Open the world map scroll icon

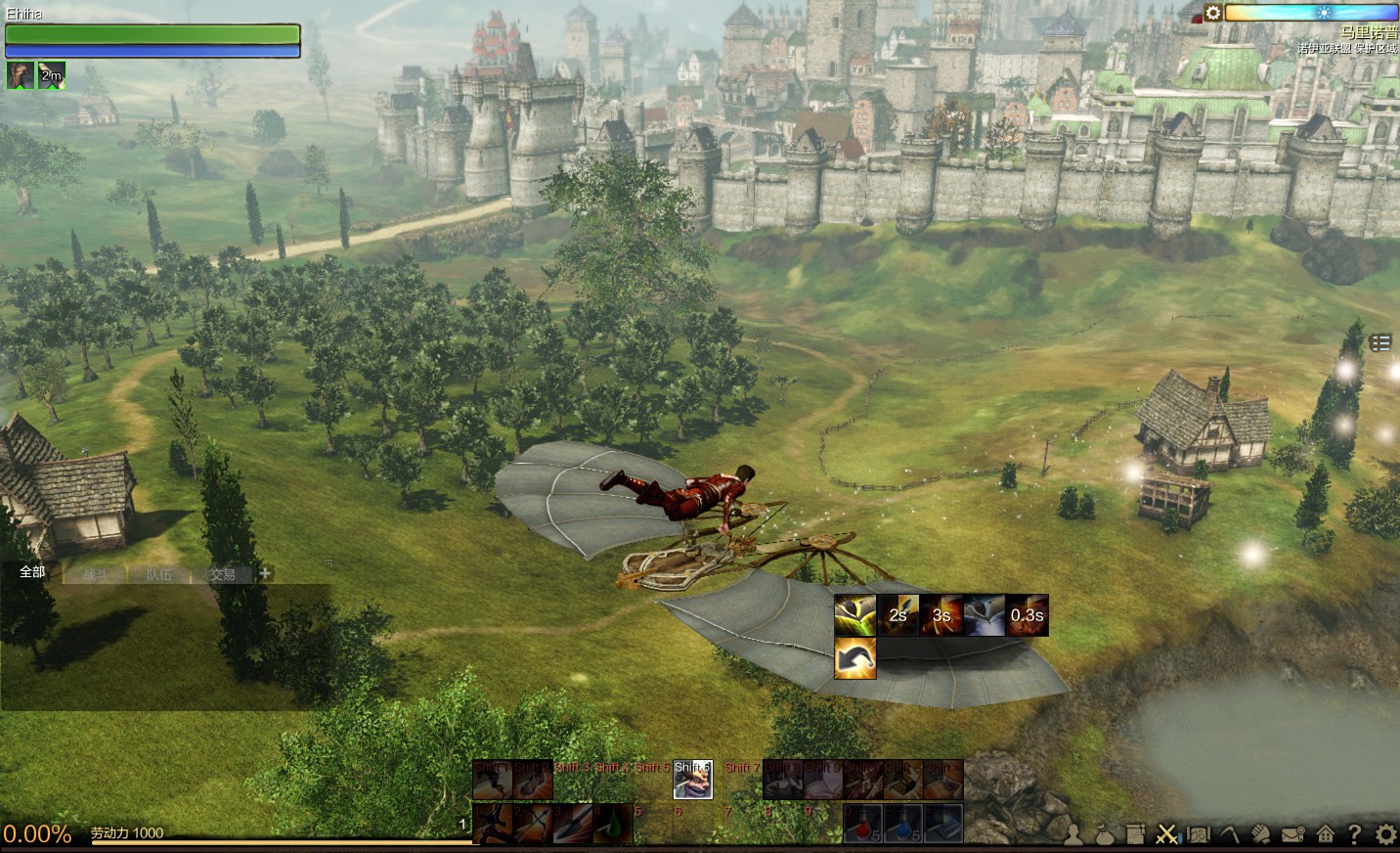tap(1198, 834)
